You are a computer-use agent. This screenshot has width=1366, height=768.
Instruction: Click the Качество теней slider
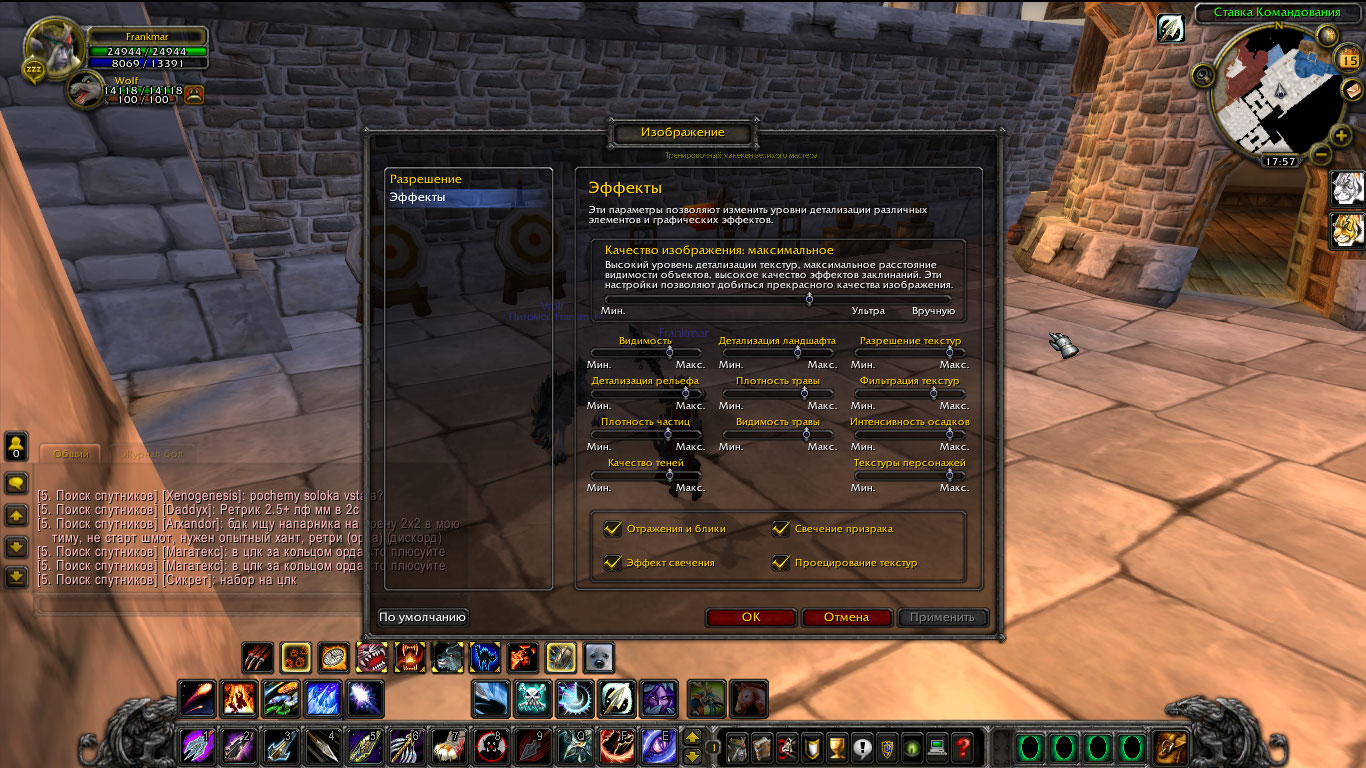[670, 475]
